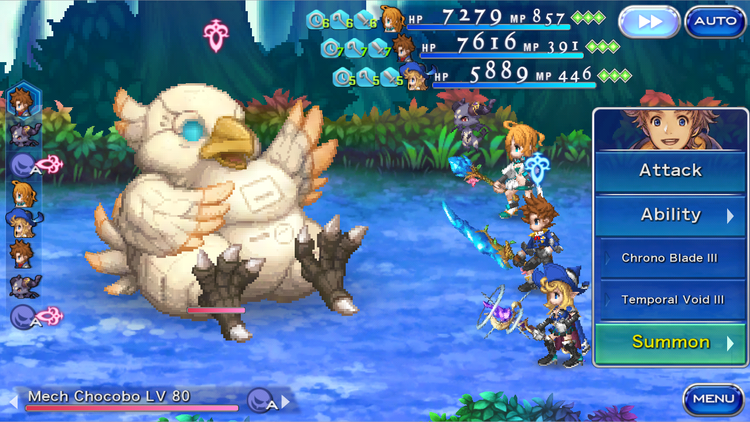Open the Ability list

click(x=670, y=215)
